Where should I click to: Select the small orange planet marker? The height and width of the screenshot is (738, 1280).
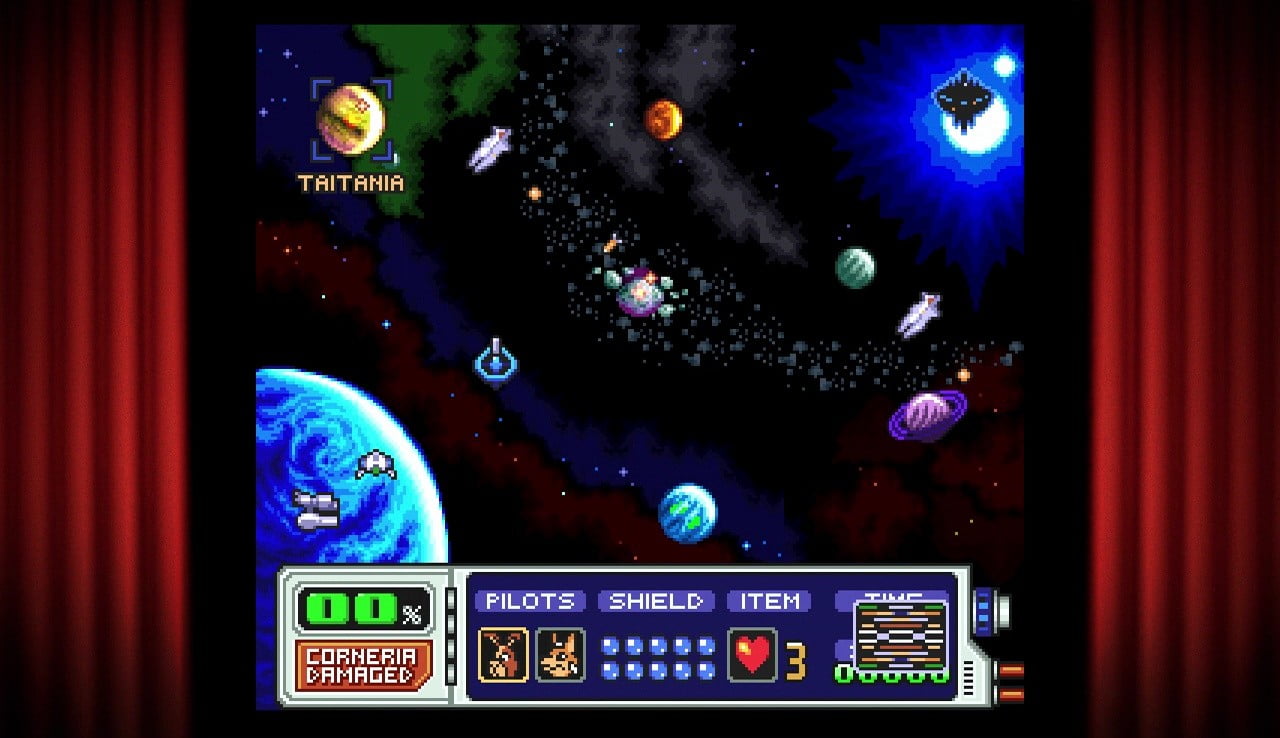662,120
